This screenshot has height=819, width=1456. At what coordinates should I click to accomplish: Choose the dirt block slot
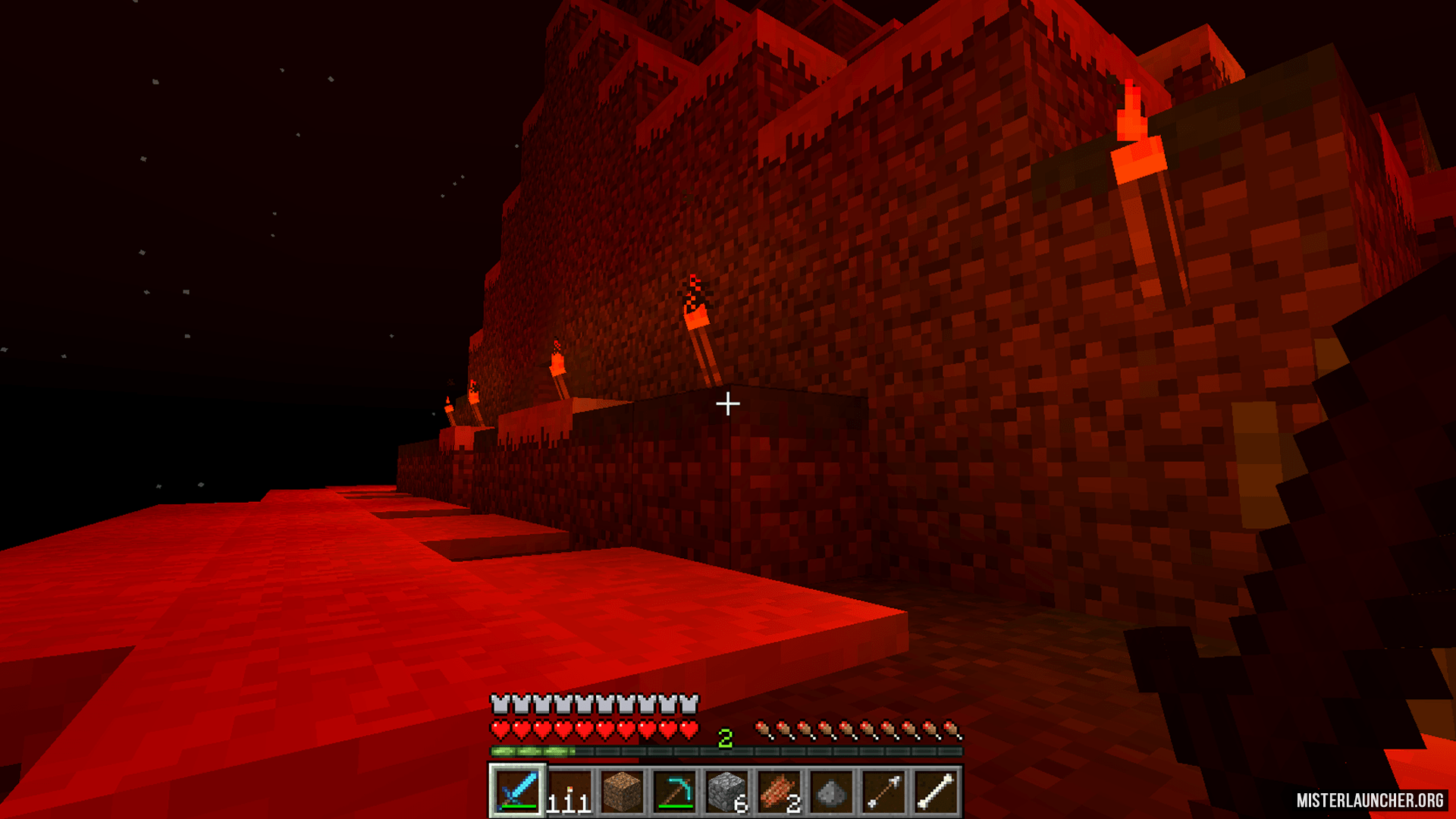pos(622,791)
